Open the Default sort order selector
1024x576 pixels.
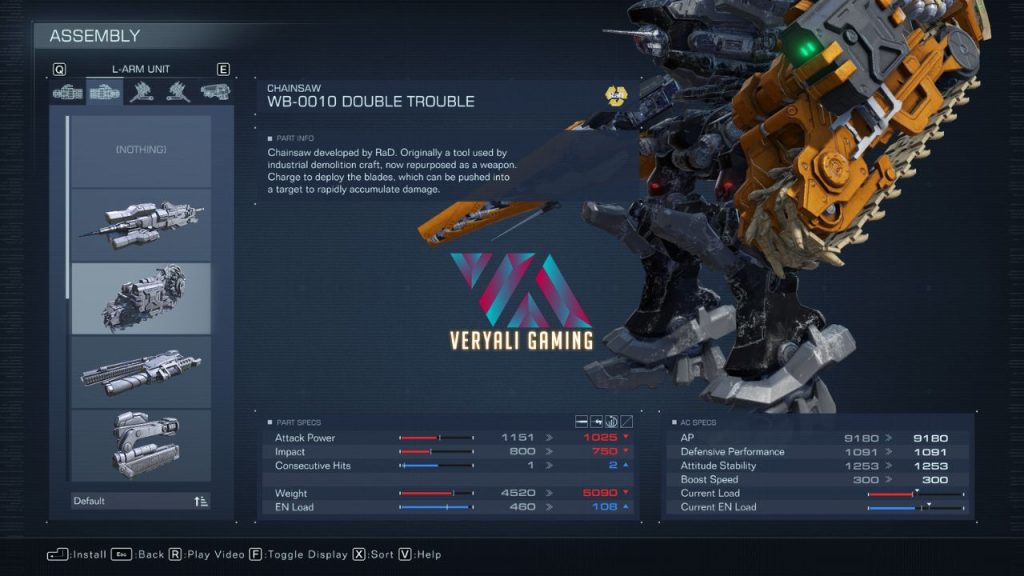[x=141, y=501]
